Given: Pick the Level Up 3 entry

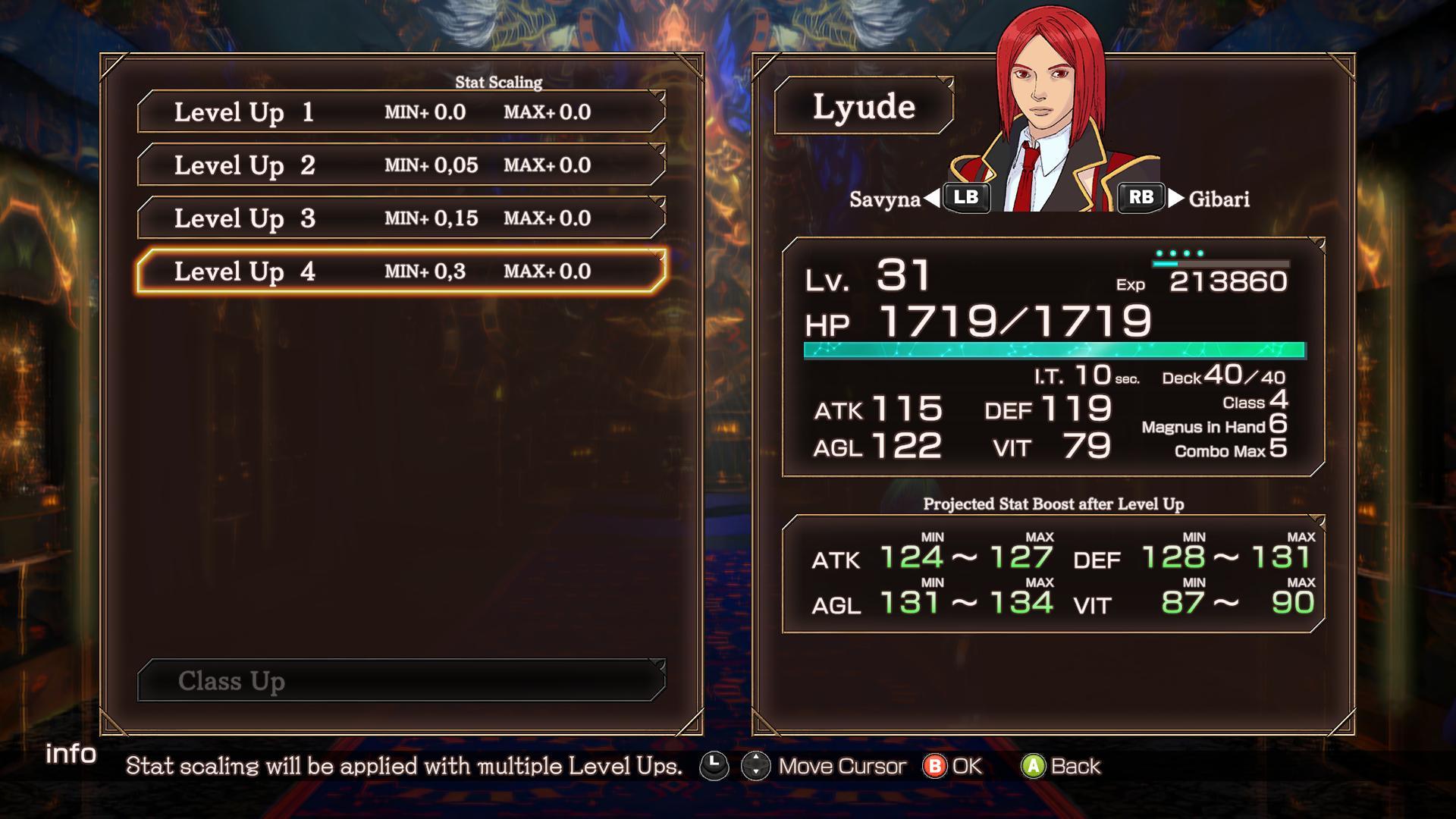Looking at the screenshot, I should point(401,218).
